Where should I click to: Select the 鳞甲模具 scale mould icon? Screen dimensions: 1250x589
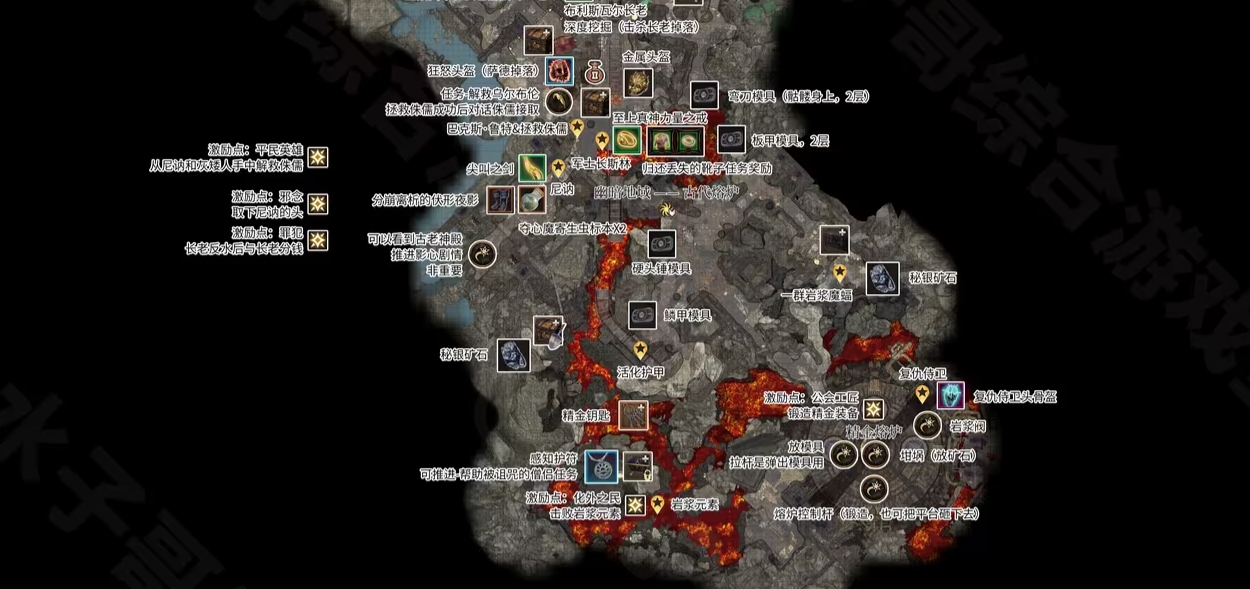point(642,315)
